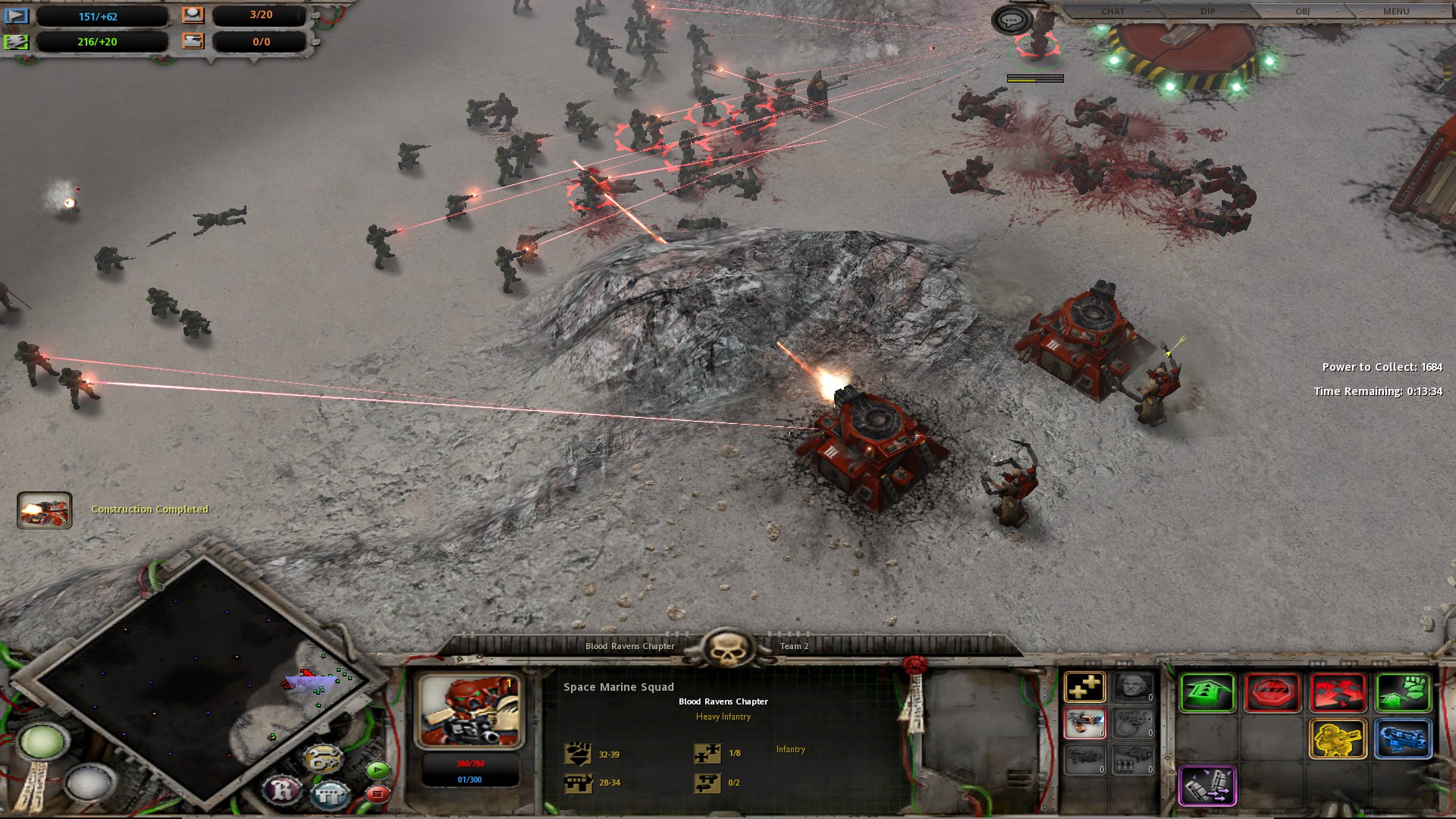1456x819 pixels.
Task: Choose the flamer weapon upgrade
Action: 1084,723
